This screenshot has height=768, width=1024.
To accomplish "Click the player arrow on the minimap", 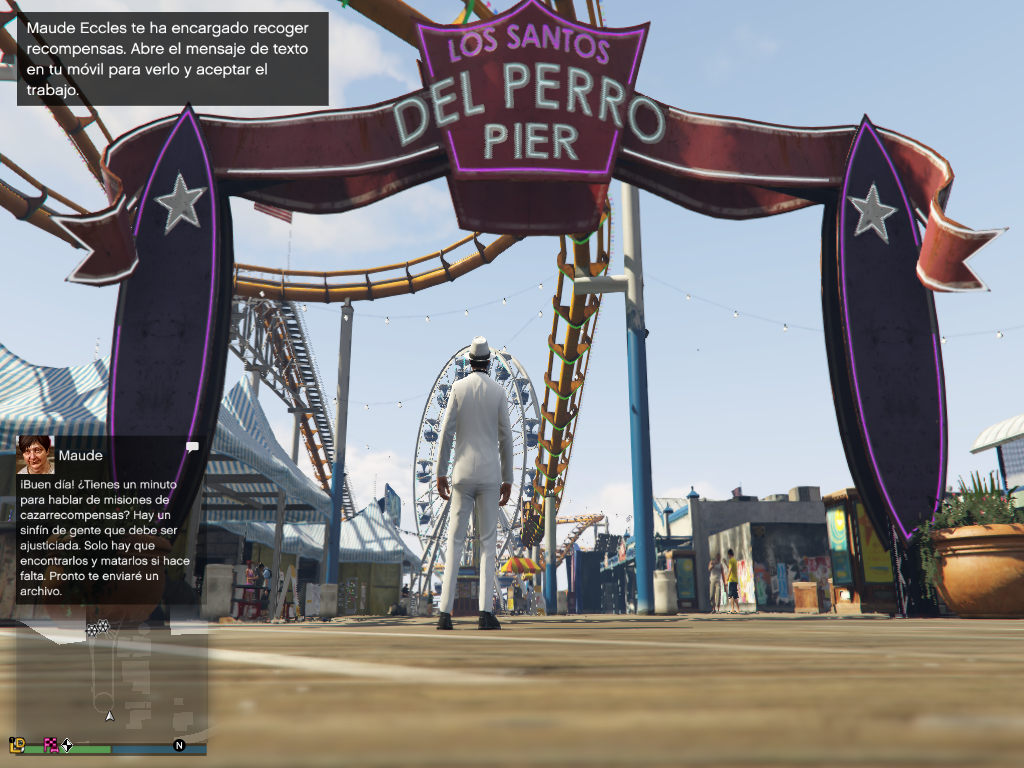I will [x=110, y=715].
